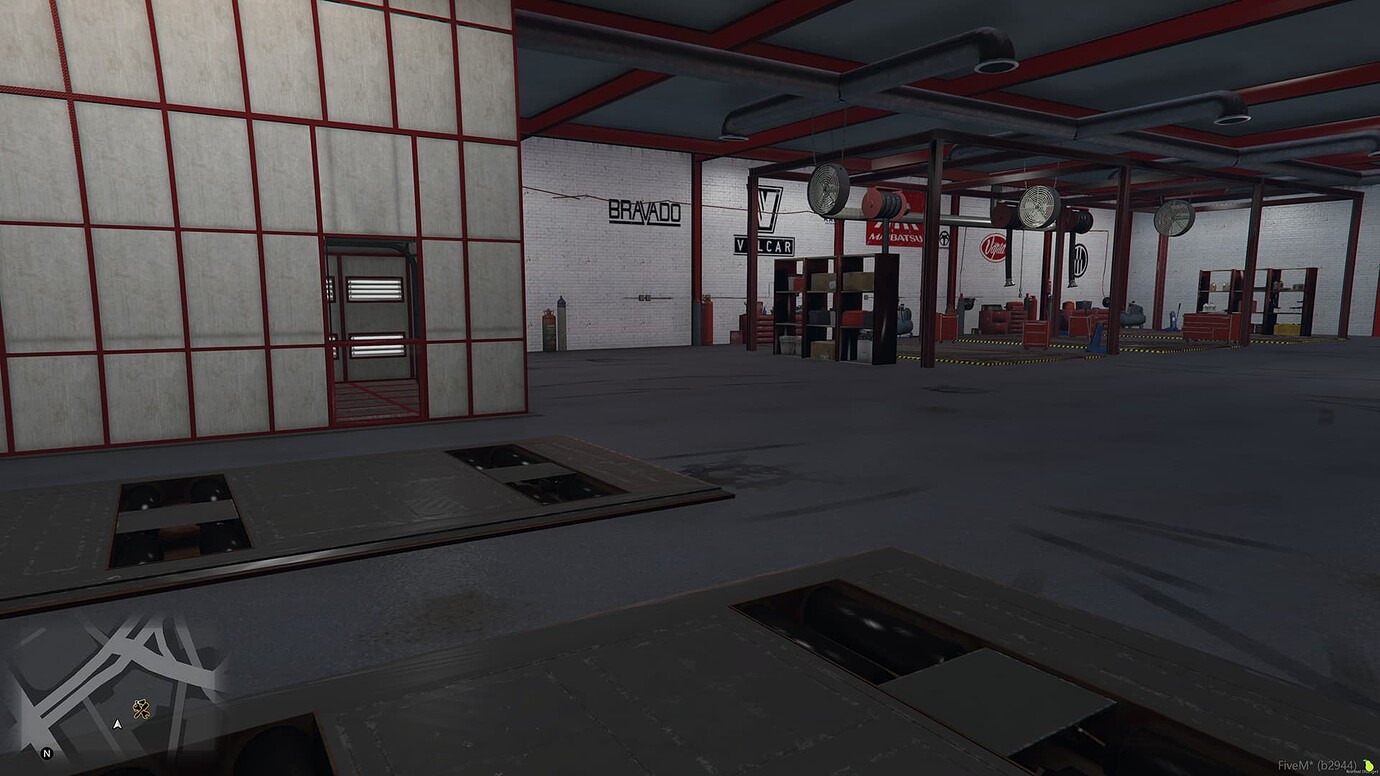Click the Bravado logo on the wall
The width and height of the screenshot is (1380, 776).
pyautogui.click(x=645, y=212)
